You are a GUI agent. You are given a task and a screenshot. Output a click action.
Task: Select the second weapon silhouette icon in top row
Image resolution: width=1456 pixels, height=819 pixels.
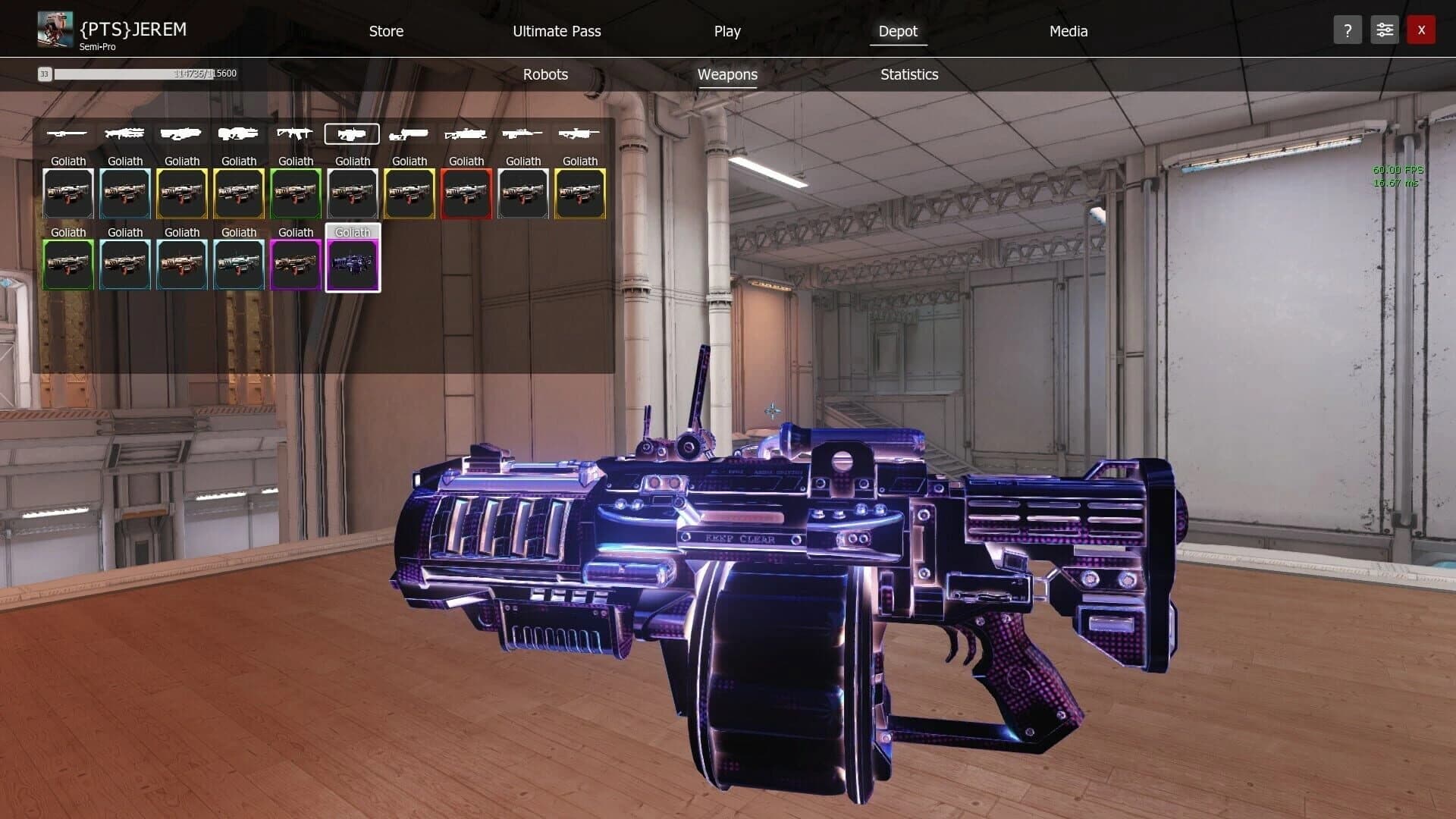coord(125,133)
